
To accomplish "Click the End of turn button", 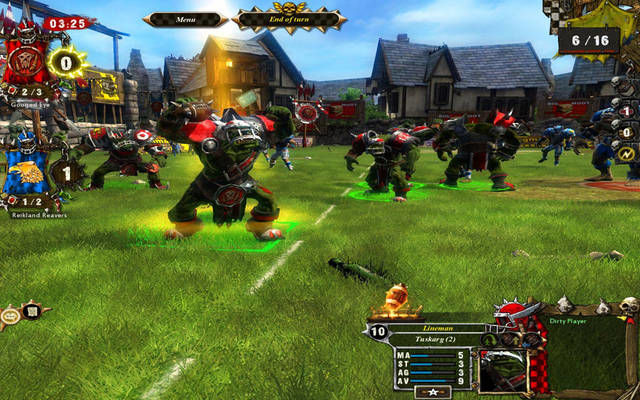I will [290, 18].
